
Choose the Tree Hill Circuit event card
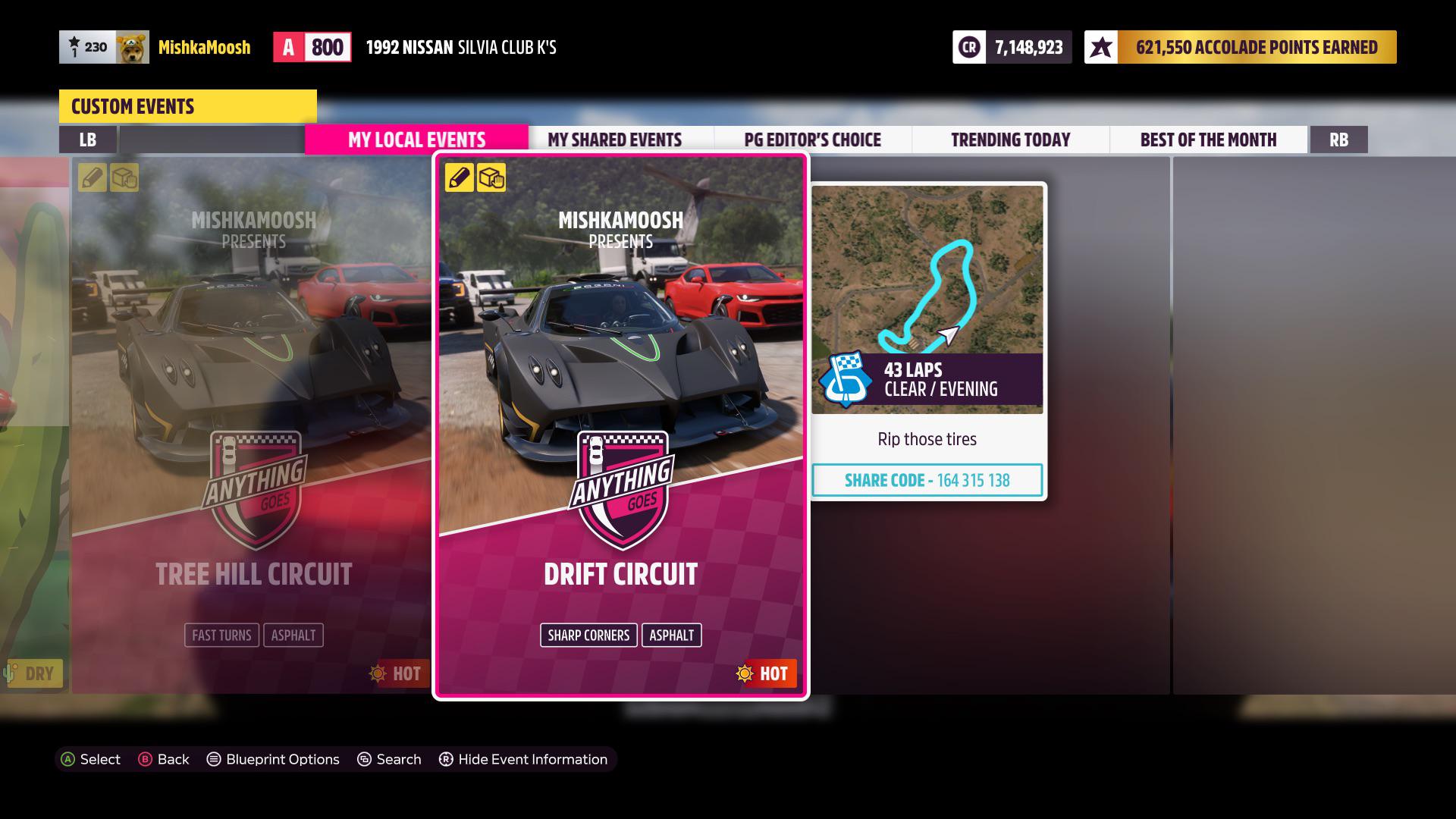tap(253, 425)
